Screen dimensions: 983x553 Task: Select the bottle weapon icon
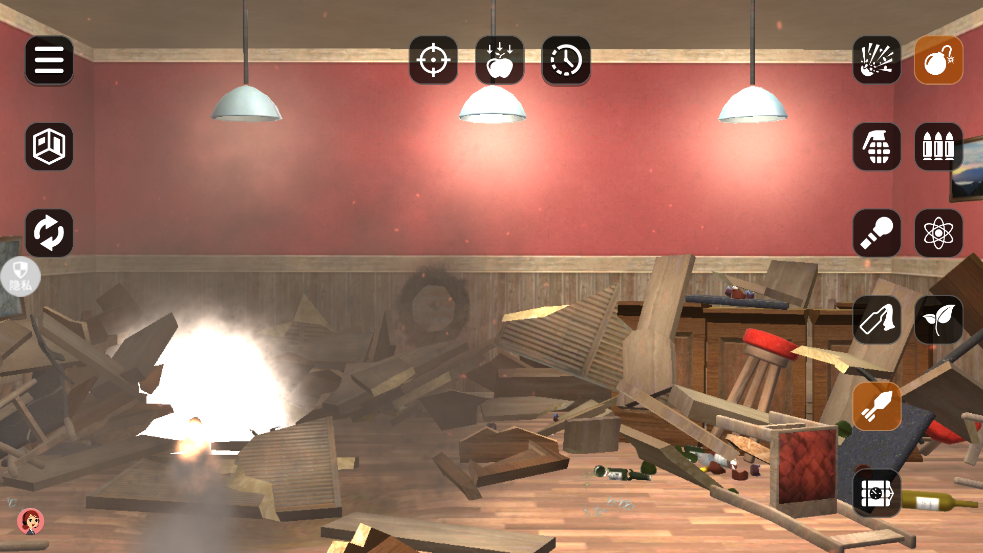pyautogui.click(x=877, y=320)
